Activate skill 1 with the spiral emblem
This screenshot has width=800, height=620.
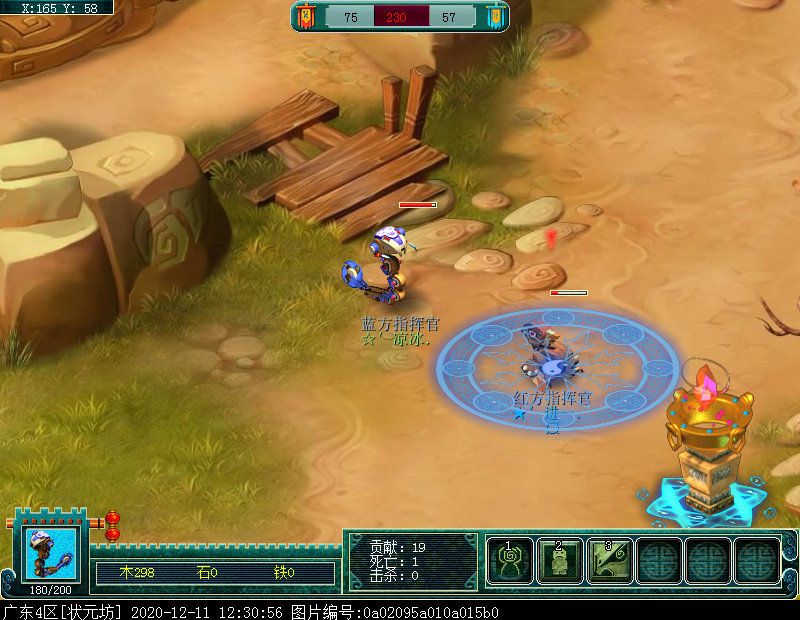point(510,561)
